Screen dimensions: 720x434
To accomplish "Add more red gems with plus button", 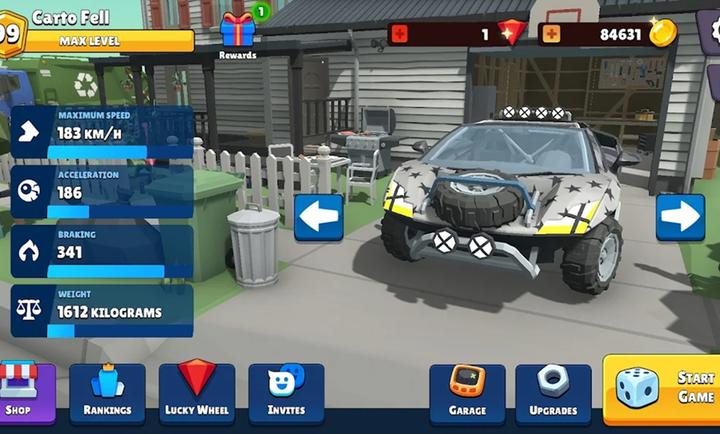I will 400,34.
